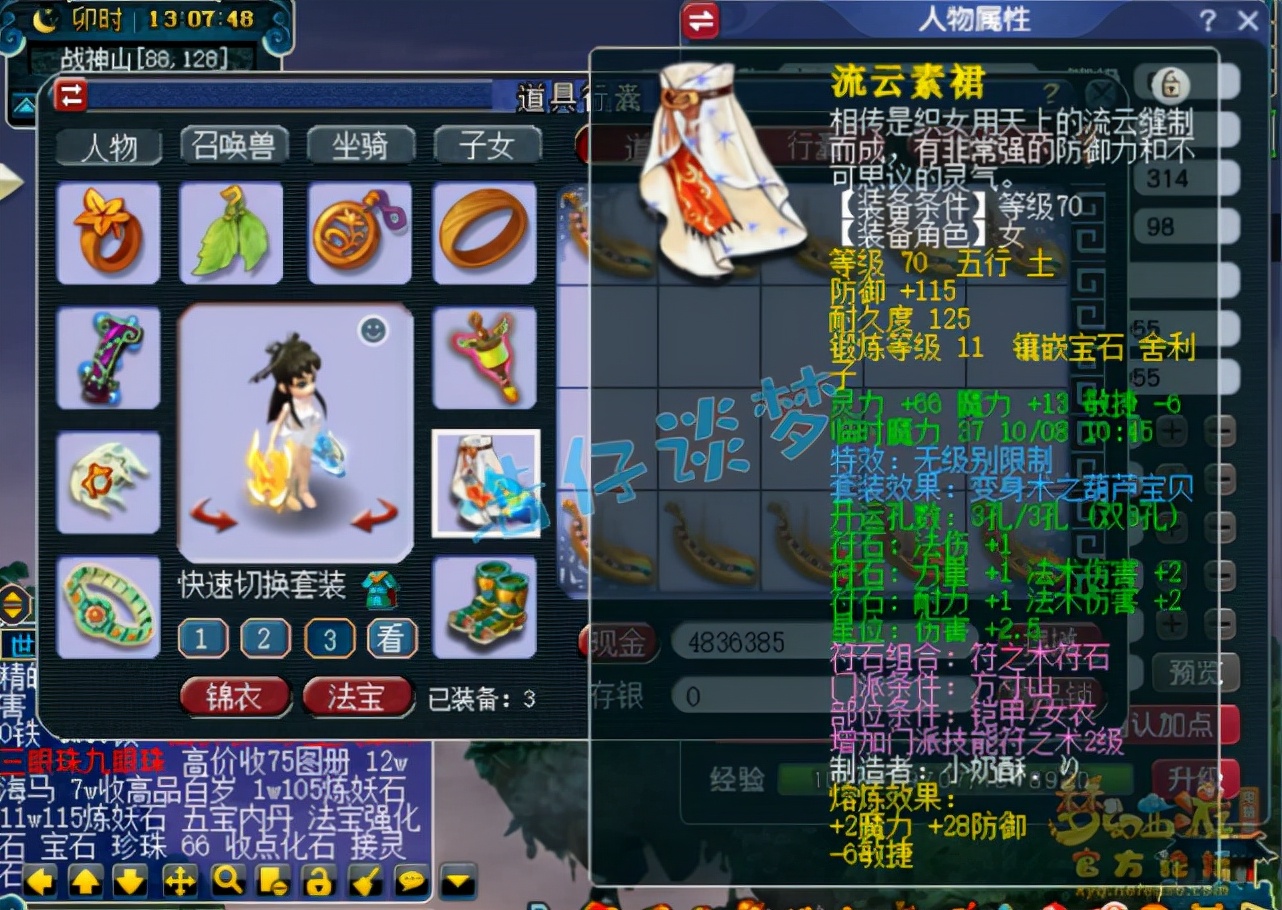Open the 坐骑 tab
The image size is (1282, 910).
point(361,144)
